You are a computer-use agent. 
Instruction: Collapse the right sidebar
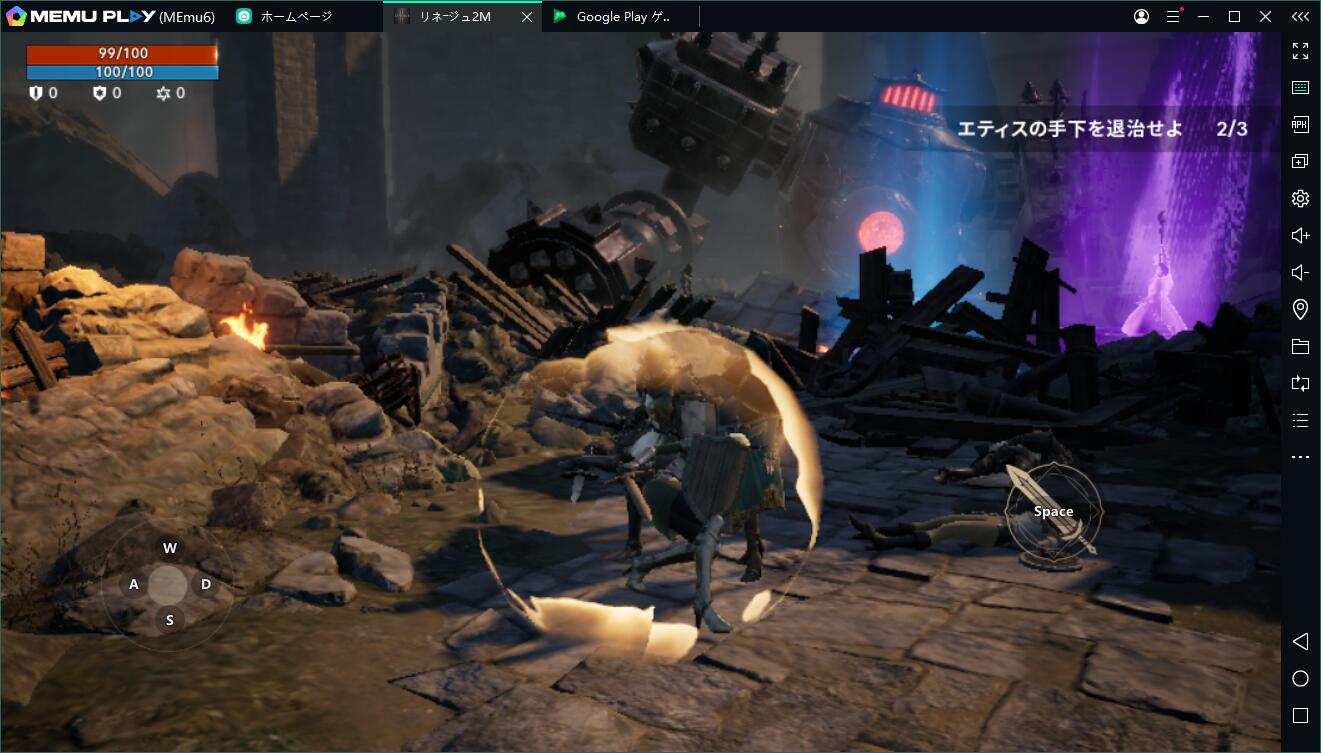(x=1300, y=16)
